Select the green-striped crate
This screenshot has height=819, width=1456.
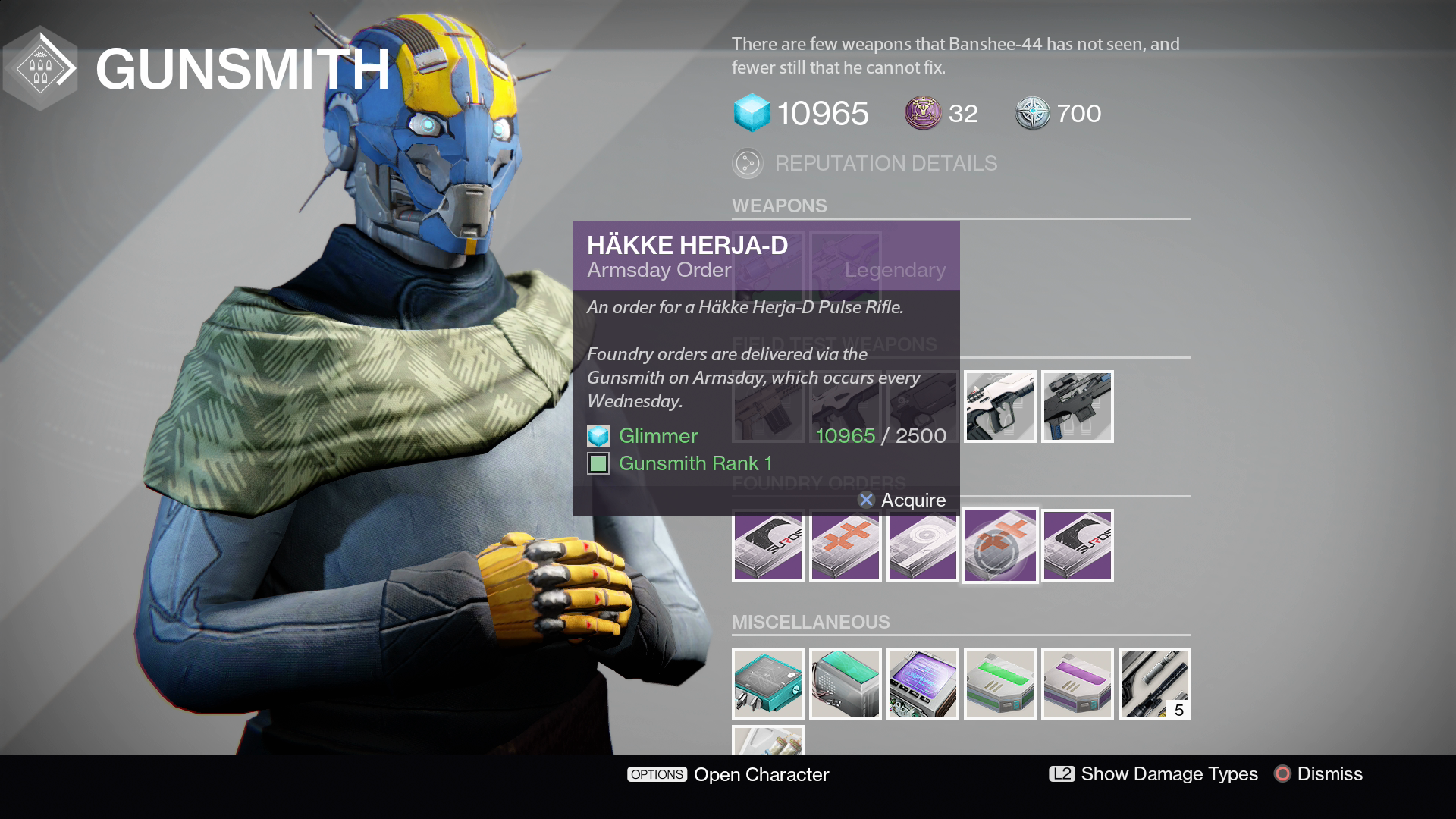click(999, 684)
